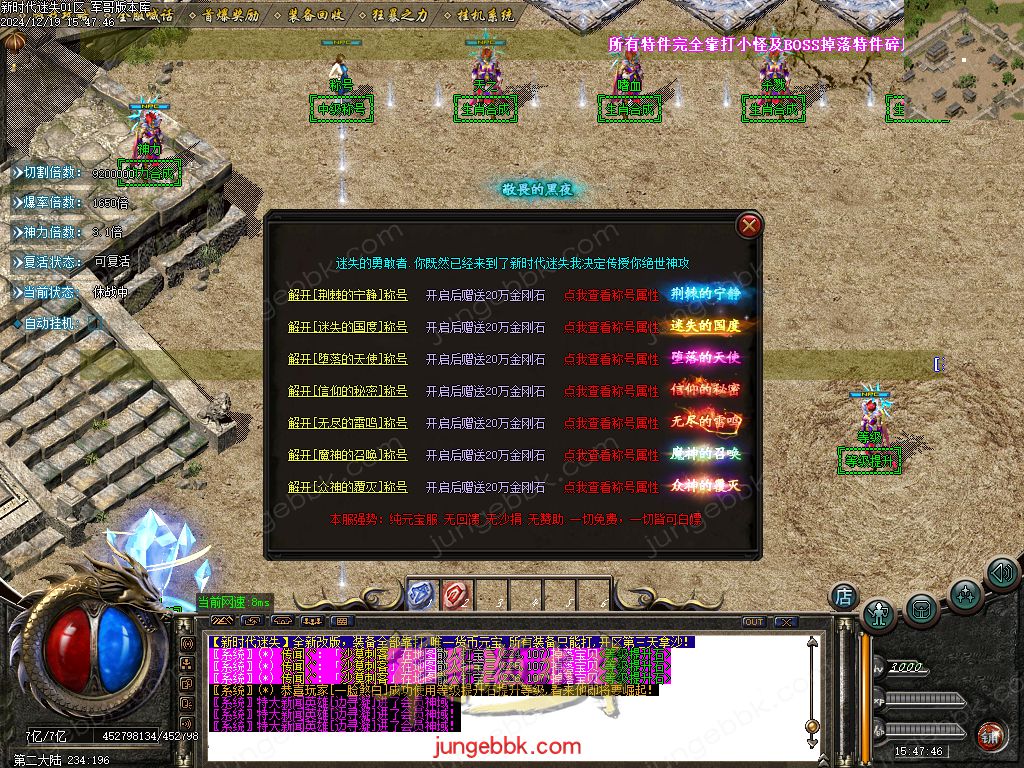Unlock the 荆棘的宁静 title

[x=347, y=295]
